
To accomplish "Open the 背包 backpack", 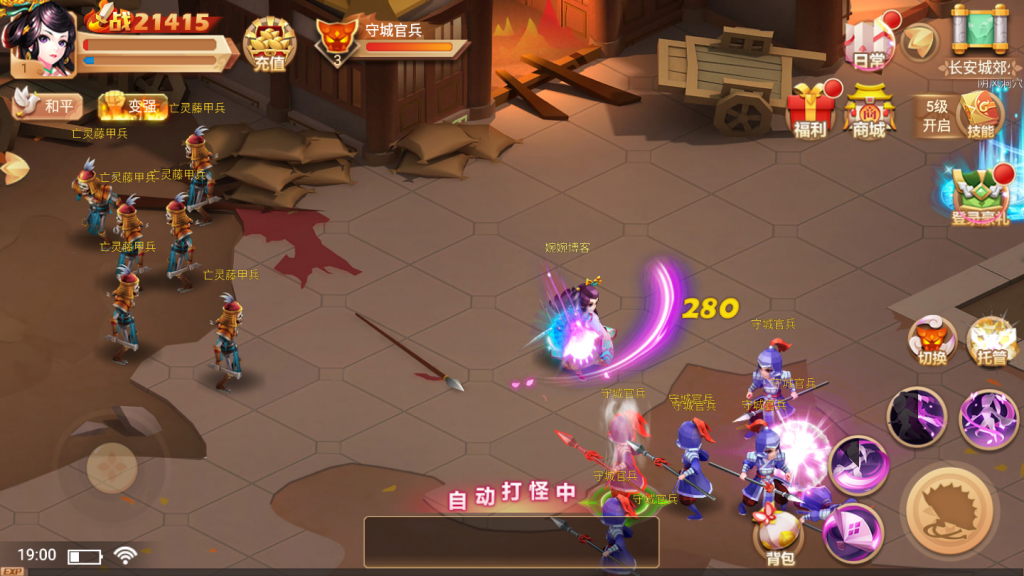I will [780, 535].
